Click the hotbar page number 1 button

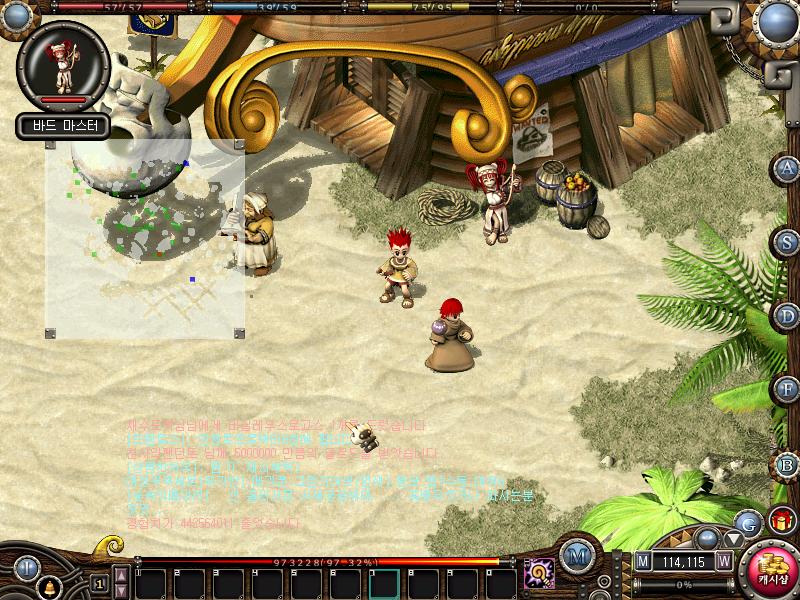pos(99,582)
